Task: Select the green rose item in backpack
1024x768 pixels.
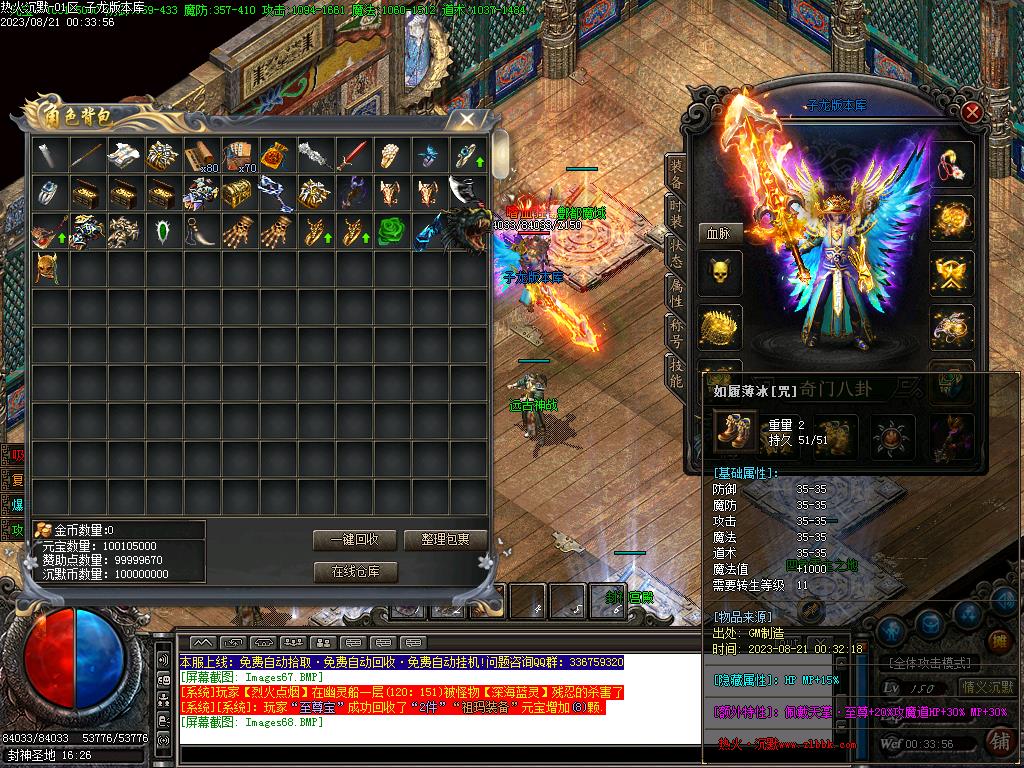Action: point(390,230)
